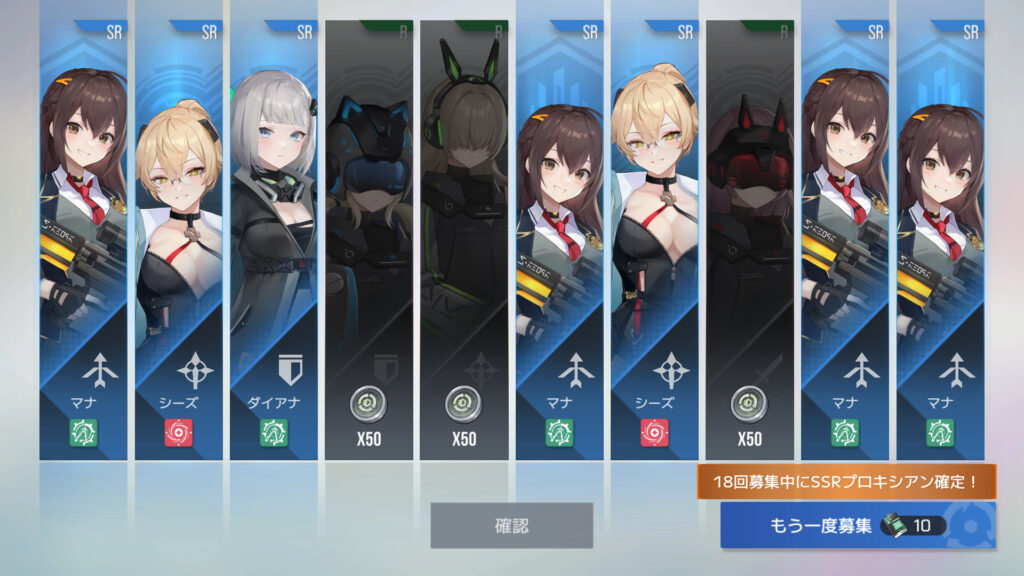Recruit again with もう一度募集
1024x576 pixels.
857,525
